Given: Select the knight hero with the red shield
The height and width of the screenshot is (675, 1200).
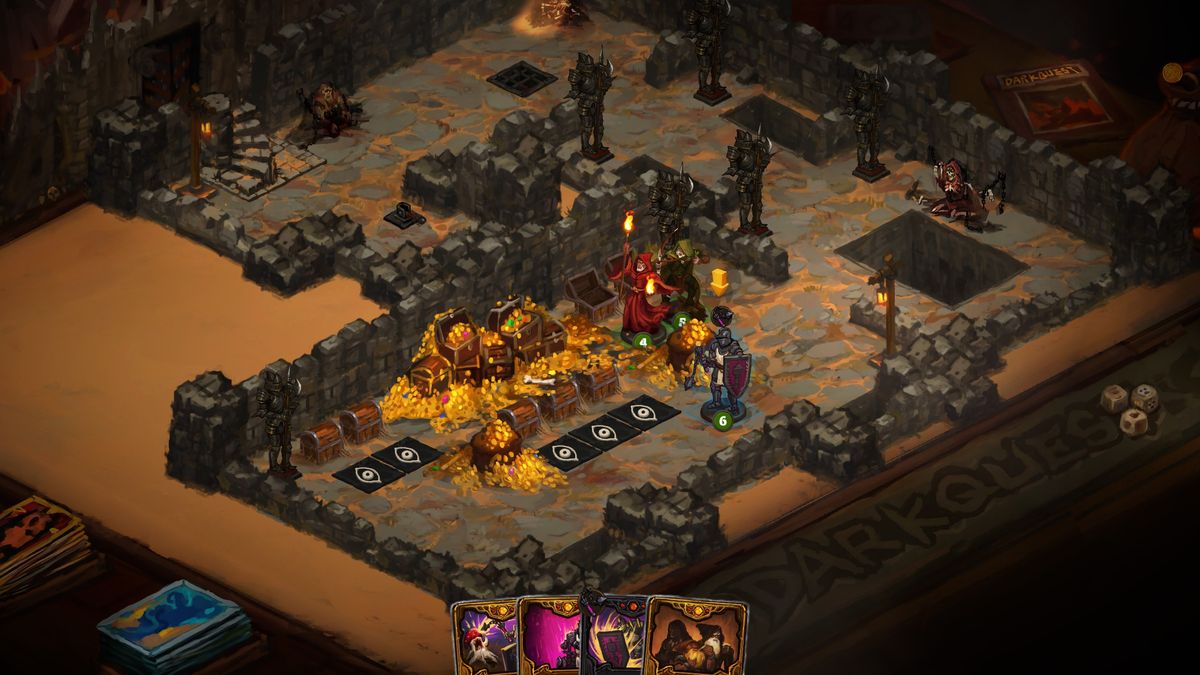Looking at the screenshot, I should coord(722,368).
